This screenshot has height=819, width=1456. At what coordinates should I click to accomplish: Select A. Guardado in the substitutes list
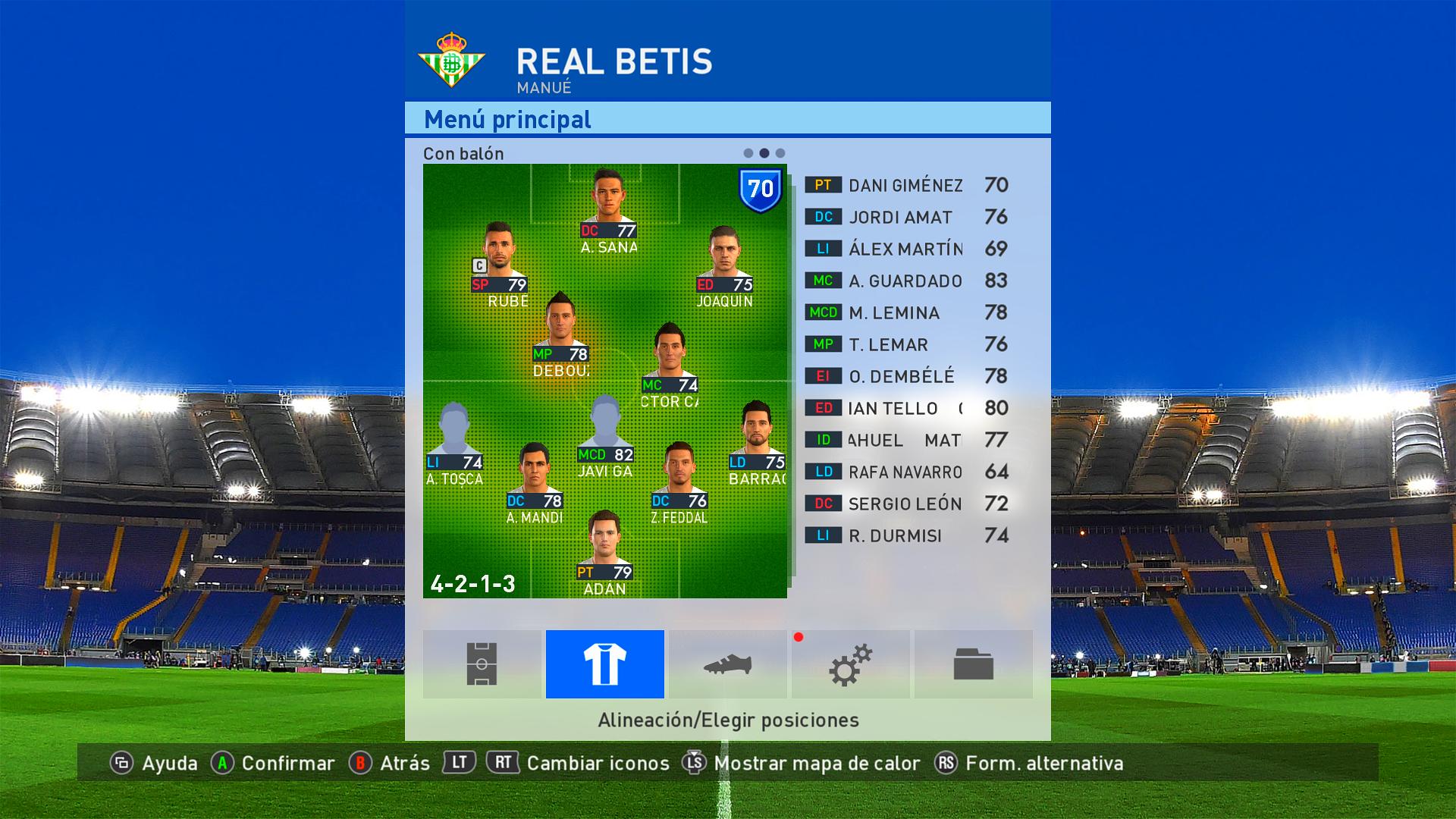click(906, 281)
